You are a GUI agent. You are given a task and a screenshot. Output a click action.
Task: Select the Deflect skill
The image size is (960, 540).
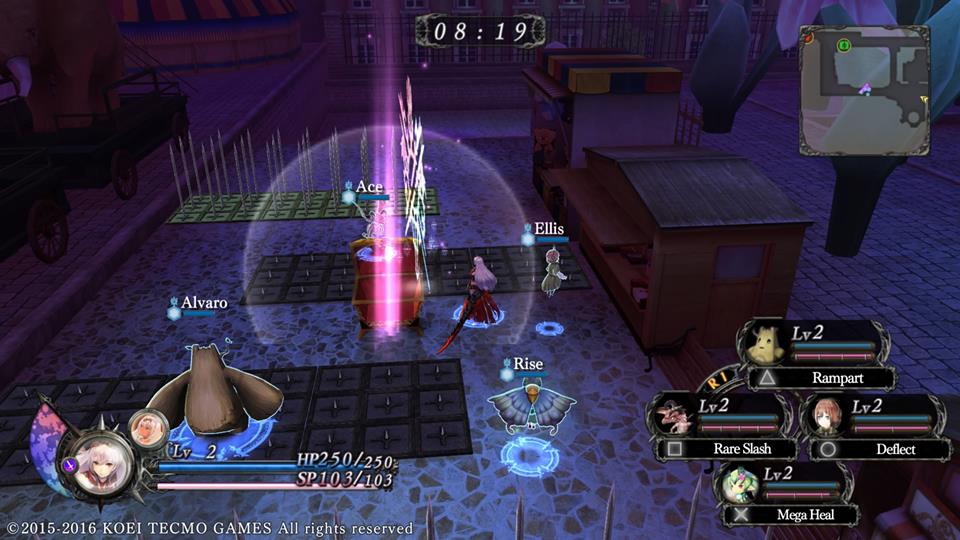point(882,449)
